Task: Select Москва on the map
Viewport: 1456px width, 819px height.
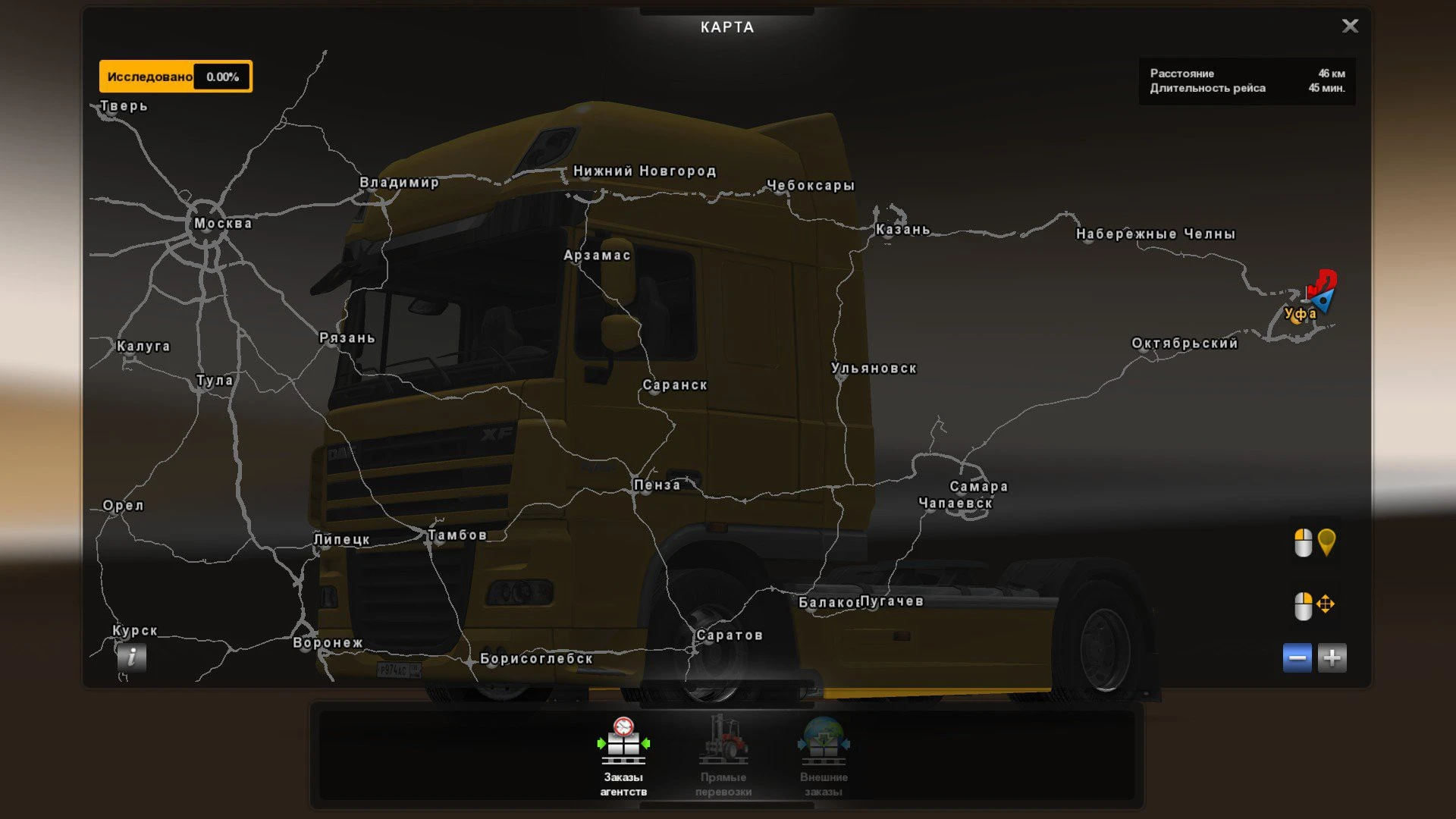Action: pos(224,223)
